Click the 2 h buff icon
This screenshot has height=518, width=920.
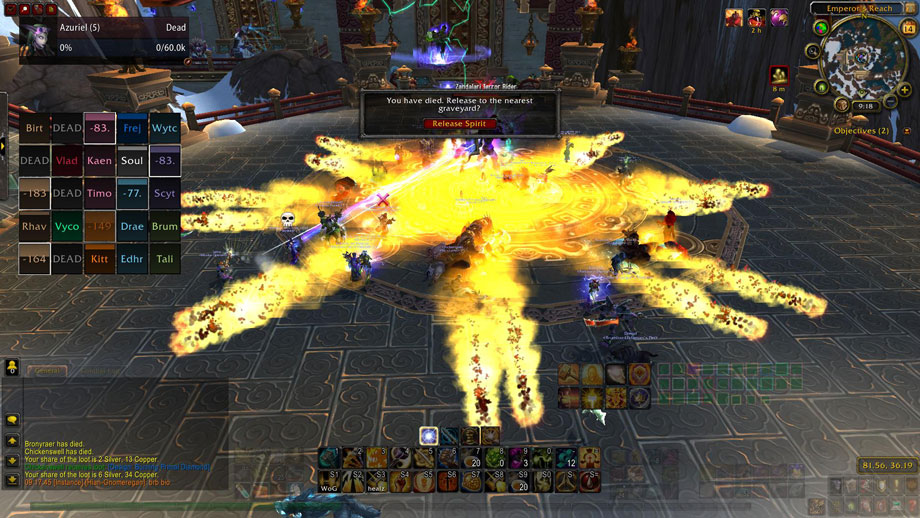click(756, 17)
